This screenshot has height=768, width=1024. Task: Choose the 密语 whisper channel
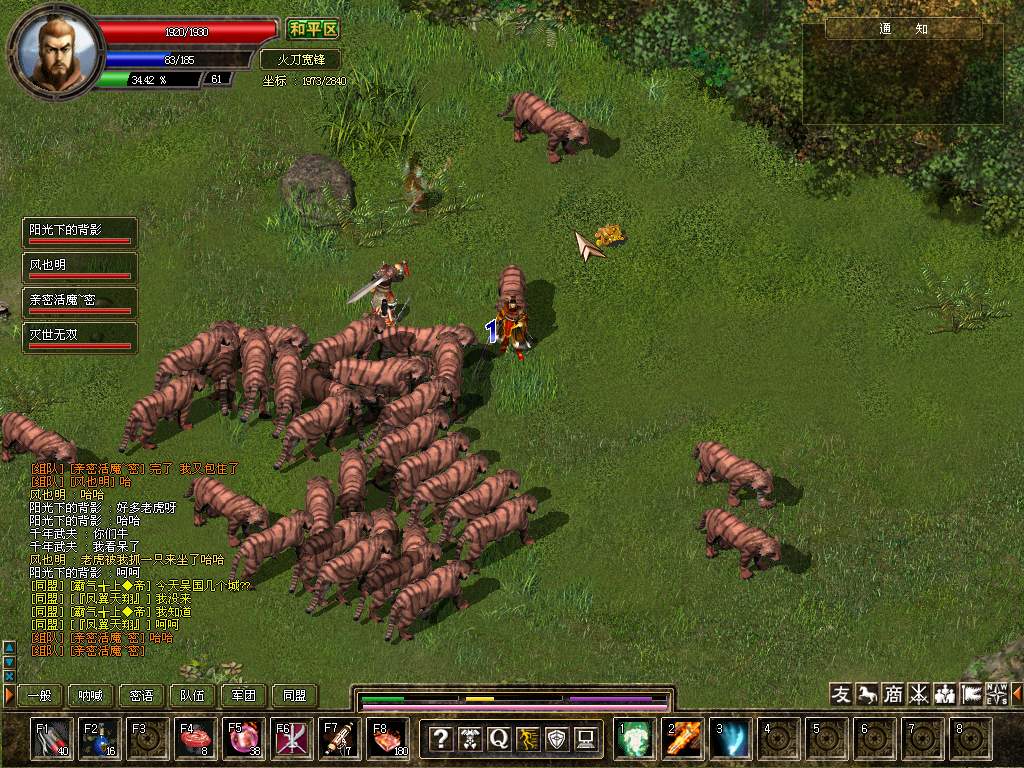coord(142,696)
